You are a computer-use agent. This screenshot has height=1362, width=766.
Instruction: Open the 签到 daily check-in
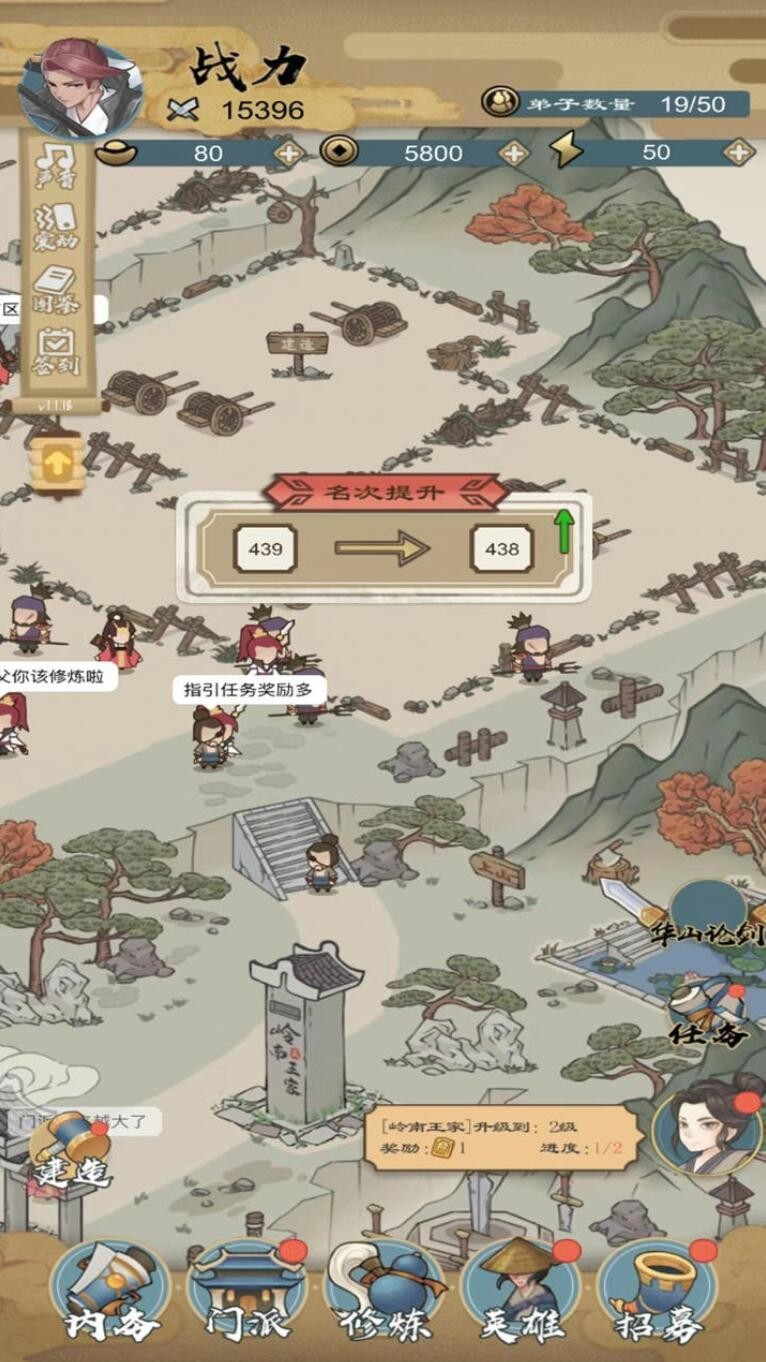pyautogui.click(x=57, y=350)
